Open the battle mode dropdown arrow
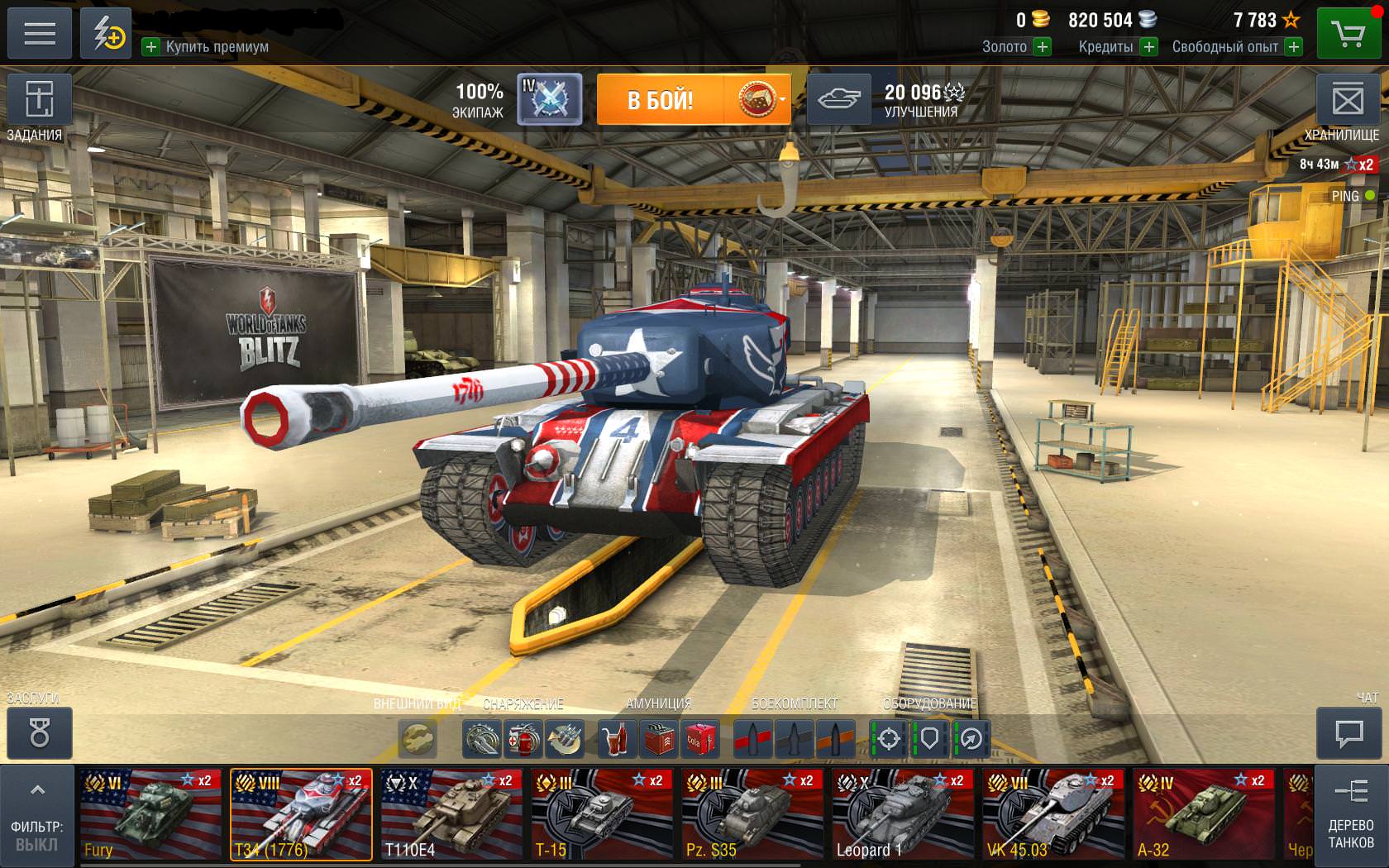 (782, 100)
